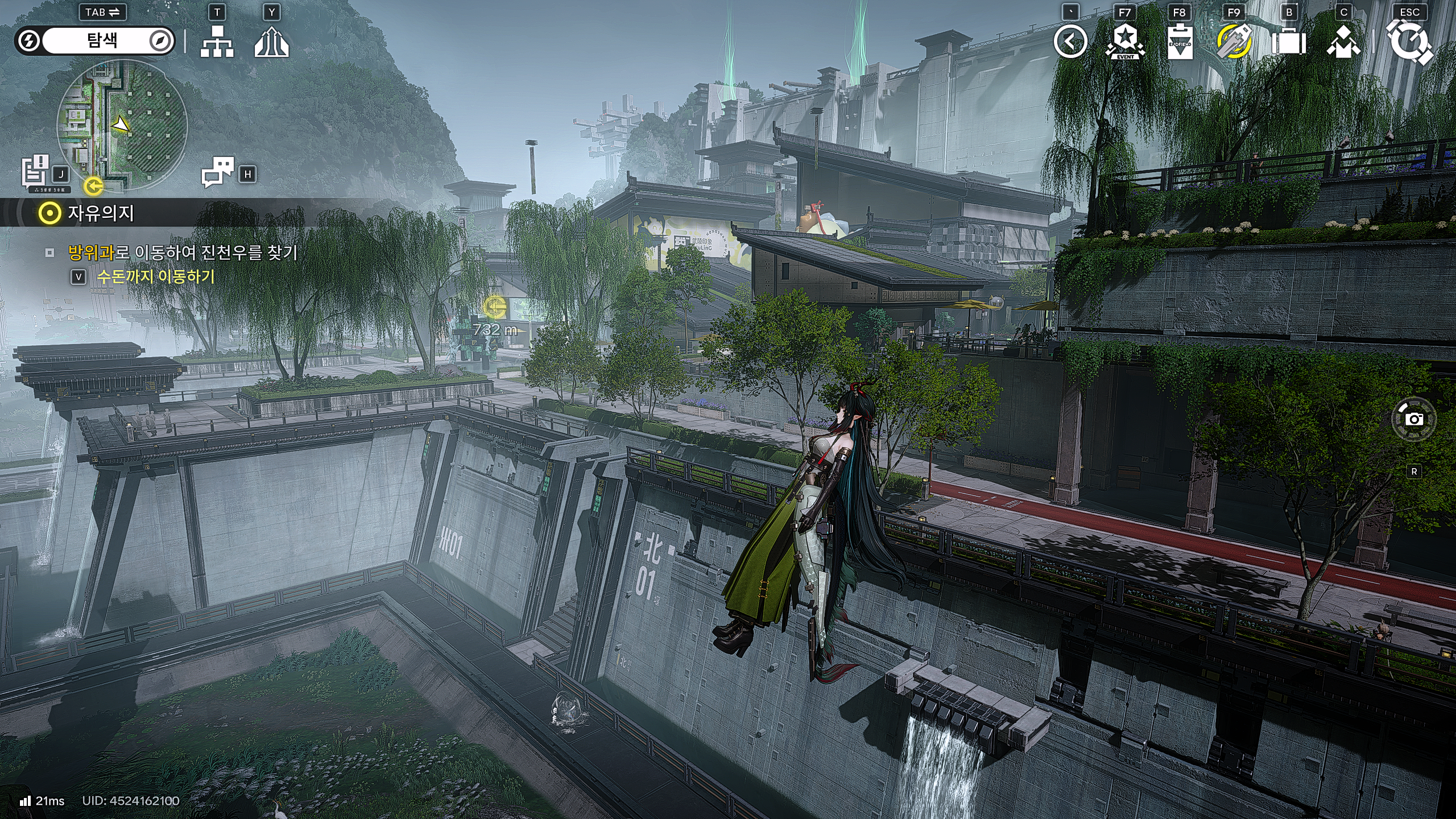The image size is (1456, 819).
Task: Click the yellow quest marker on minimap edge
Action: [x=93, y=185]
